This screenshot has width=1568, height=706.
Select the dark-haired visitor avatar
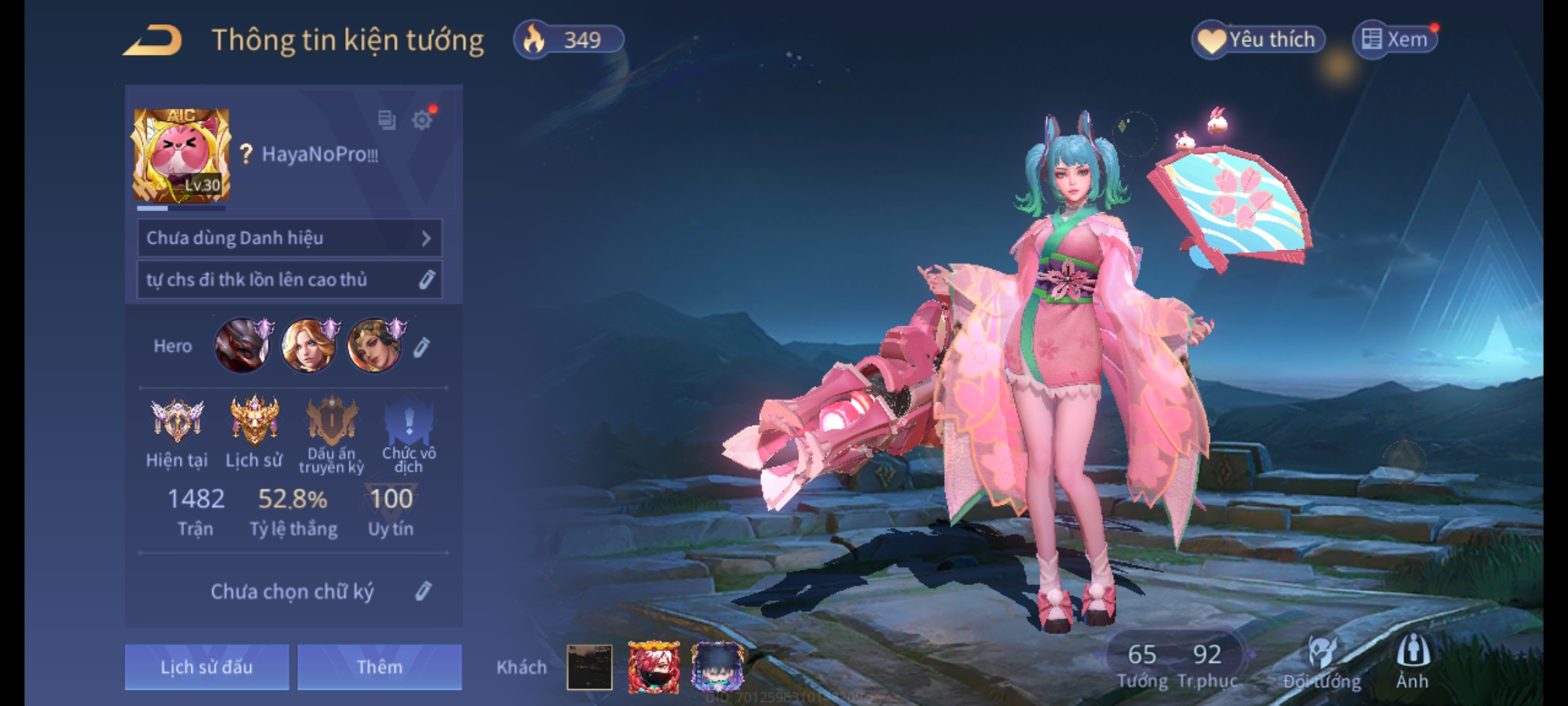(x=717, y=667)
